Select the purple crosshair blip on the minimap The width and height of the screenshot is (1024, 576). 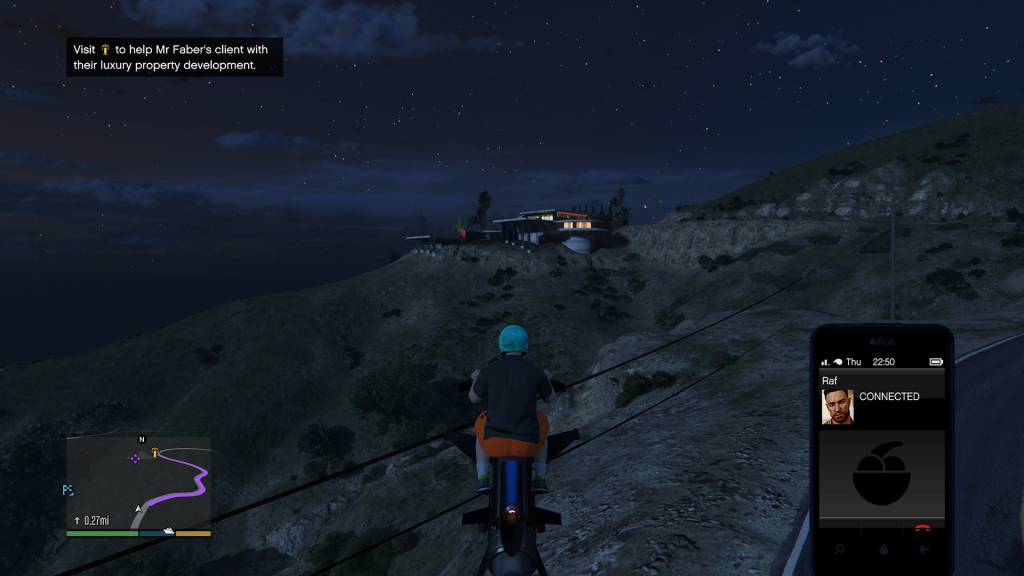(134, 458)
